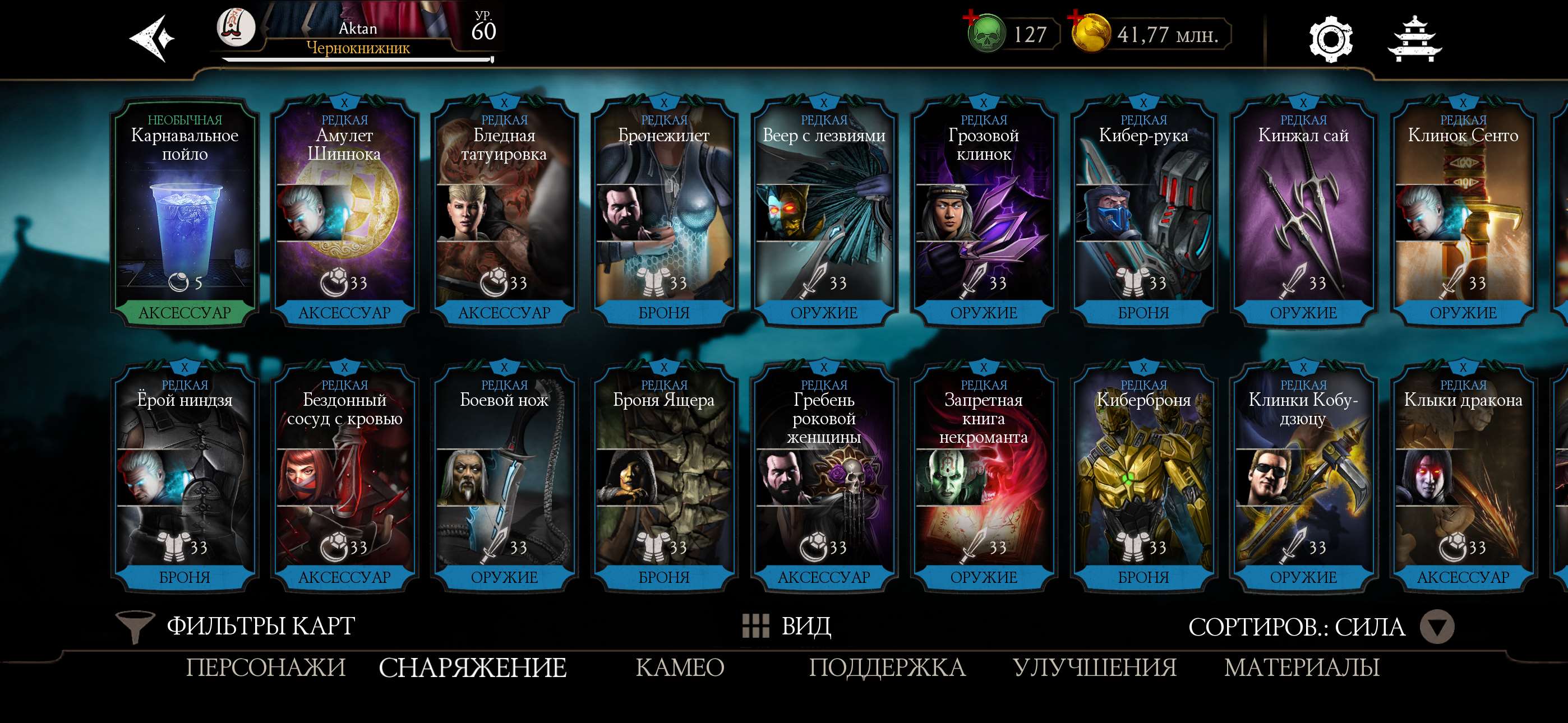Viewport: 1568px width, 723px height.
Task: Click Aktan's player avatar portrait
Action: pyautogui.click(x=236, y=28)
